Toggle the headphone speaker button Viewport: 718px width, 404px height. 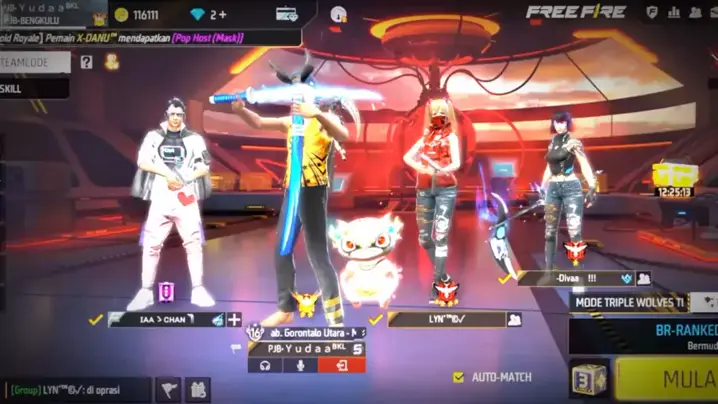(x=266, y=365)
